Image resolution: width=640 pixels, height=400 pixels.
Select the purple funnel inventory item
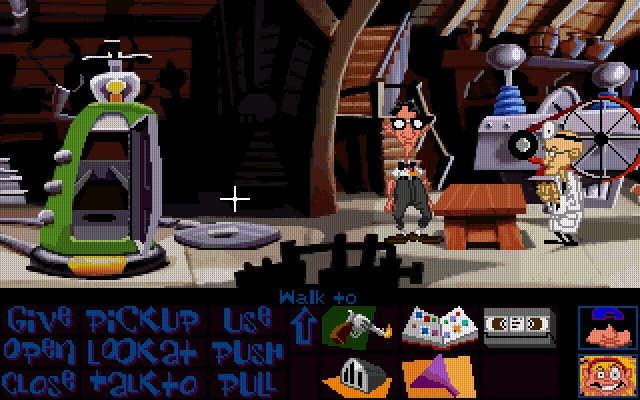pos(437,375)
